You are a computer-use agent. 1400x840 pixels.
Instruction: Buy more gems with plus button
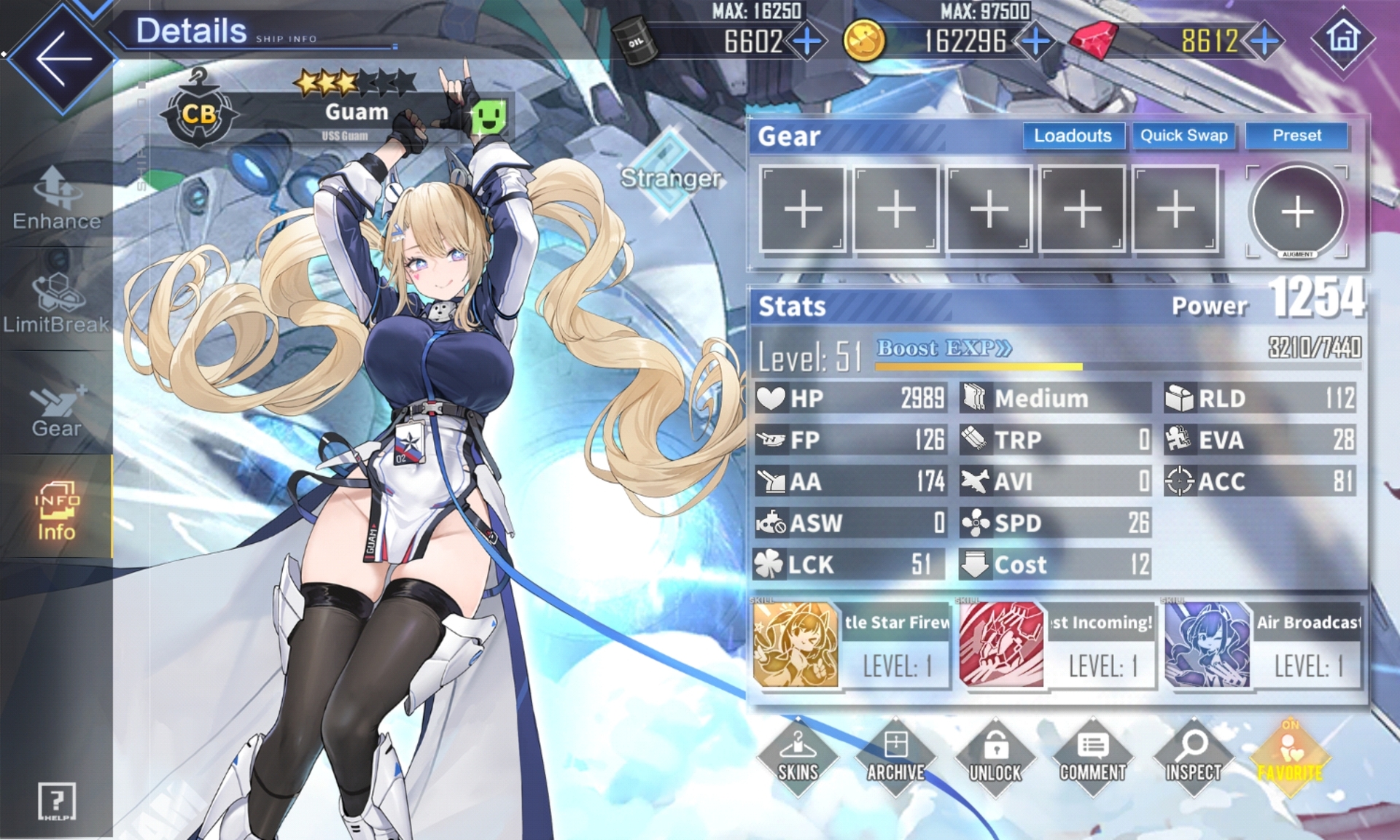(x=1265, y=42)
